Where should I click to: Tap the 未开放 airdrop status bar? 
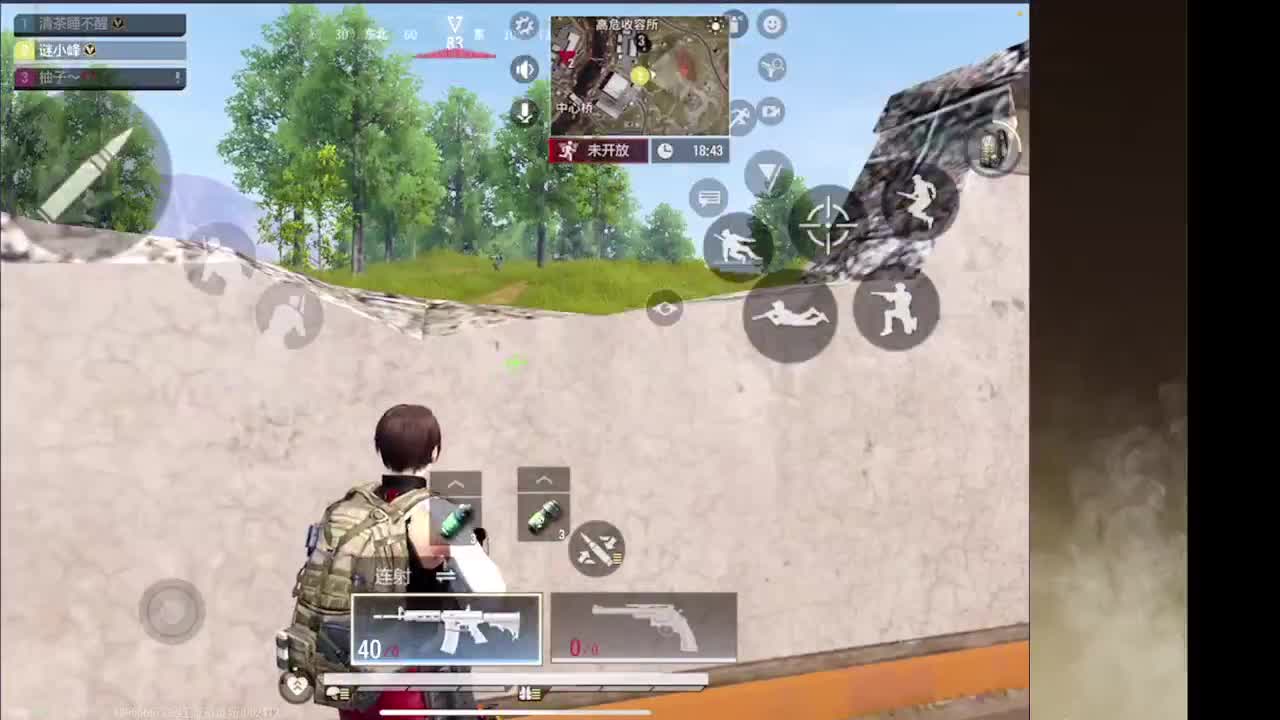click(597, 150)
